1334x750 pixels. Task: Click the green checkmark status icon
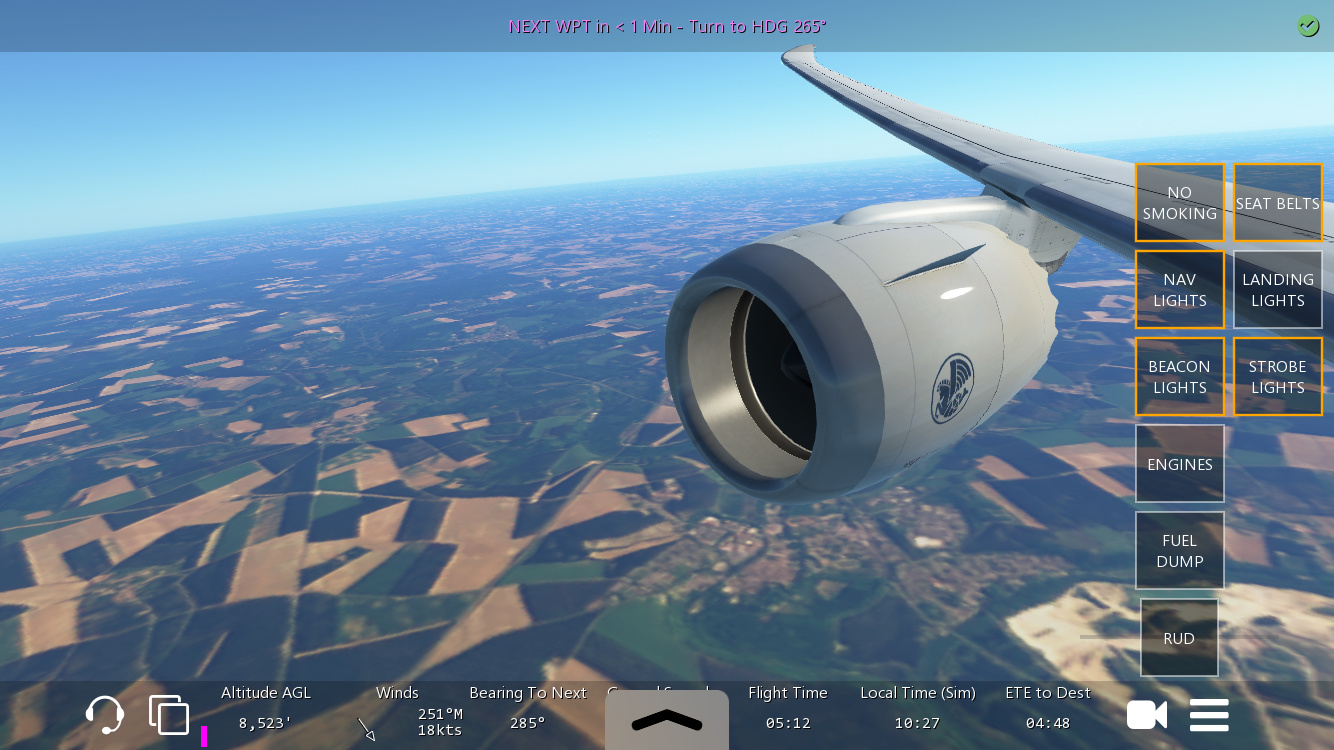coord(1308,27)
